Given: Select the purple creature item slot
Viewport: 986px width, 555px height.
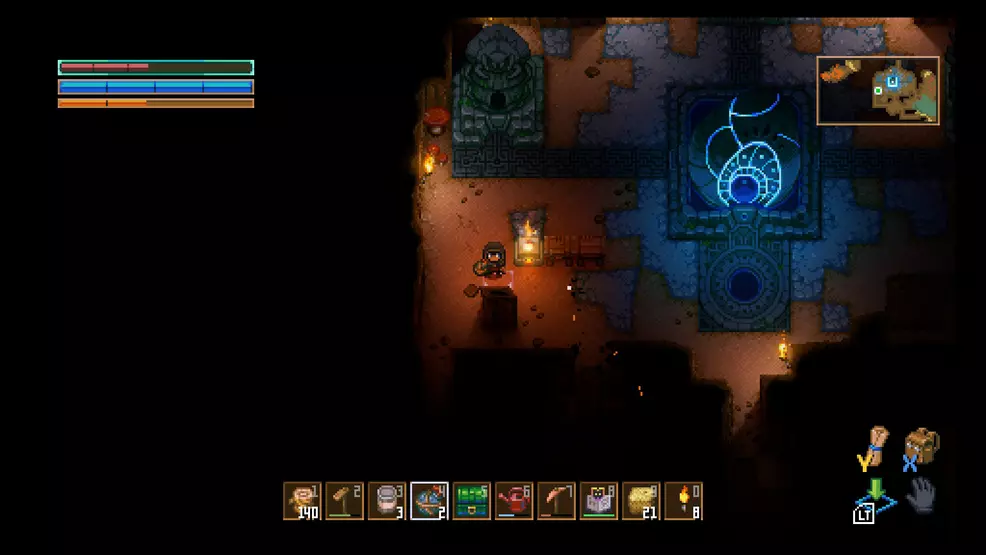Looking at the screenshot, I should (598, 501).
